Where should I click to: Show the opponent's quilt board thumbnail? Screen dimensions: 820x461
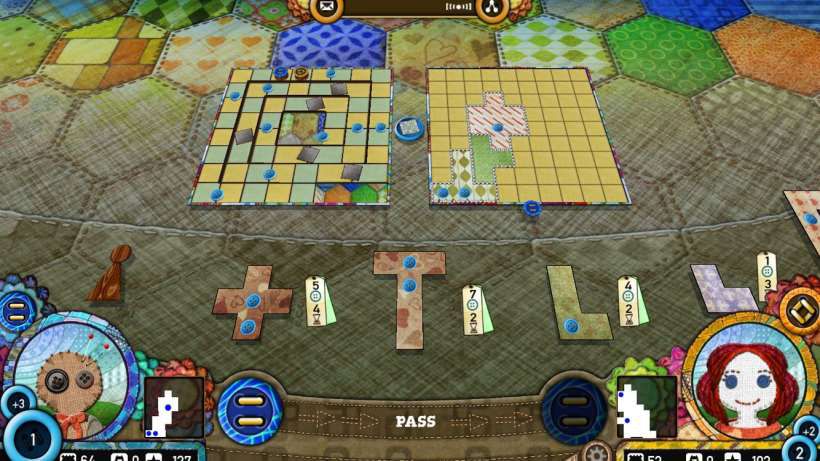645,408
